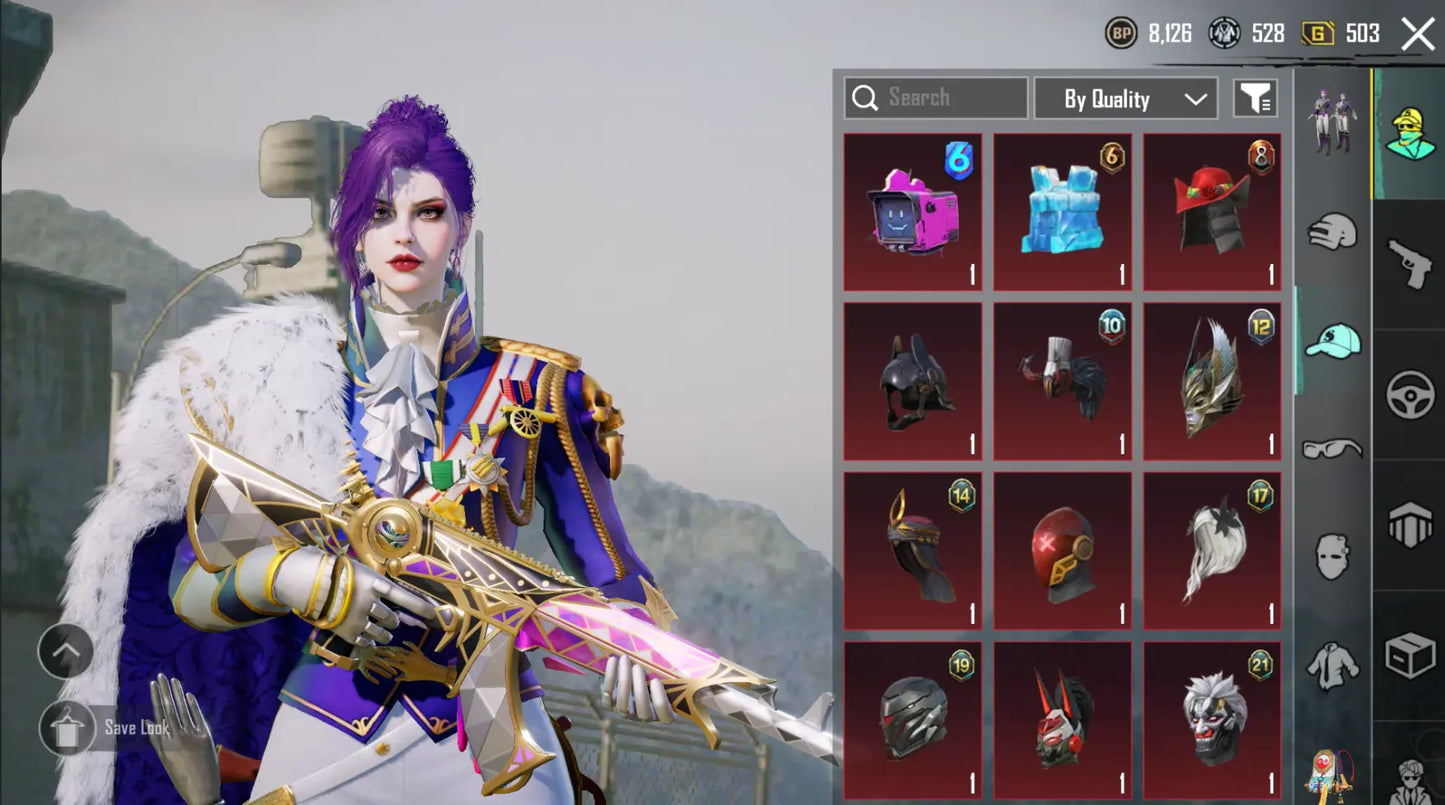Select the white-haired demon mask
1445x805 pixels.
coord(1212,720)
